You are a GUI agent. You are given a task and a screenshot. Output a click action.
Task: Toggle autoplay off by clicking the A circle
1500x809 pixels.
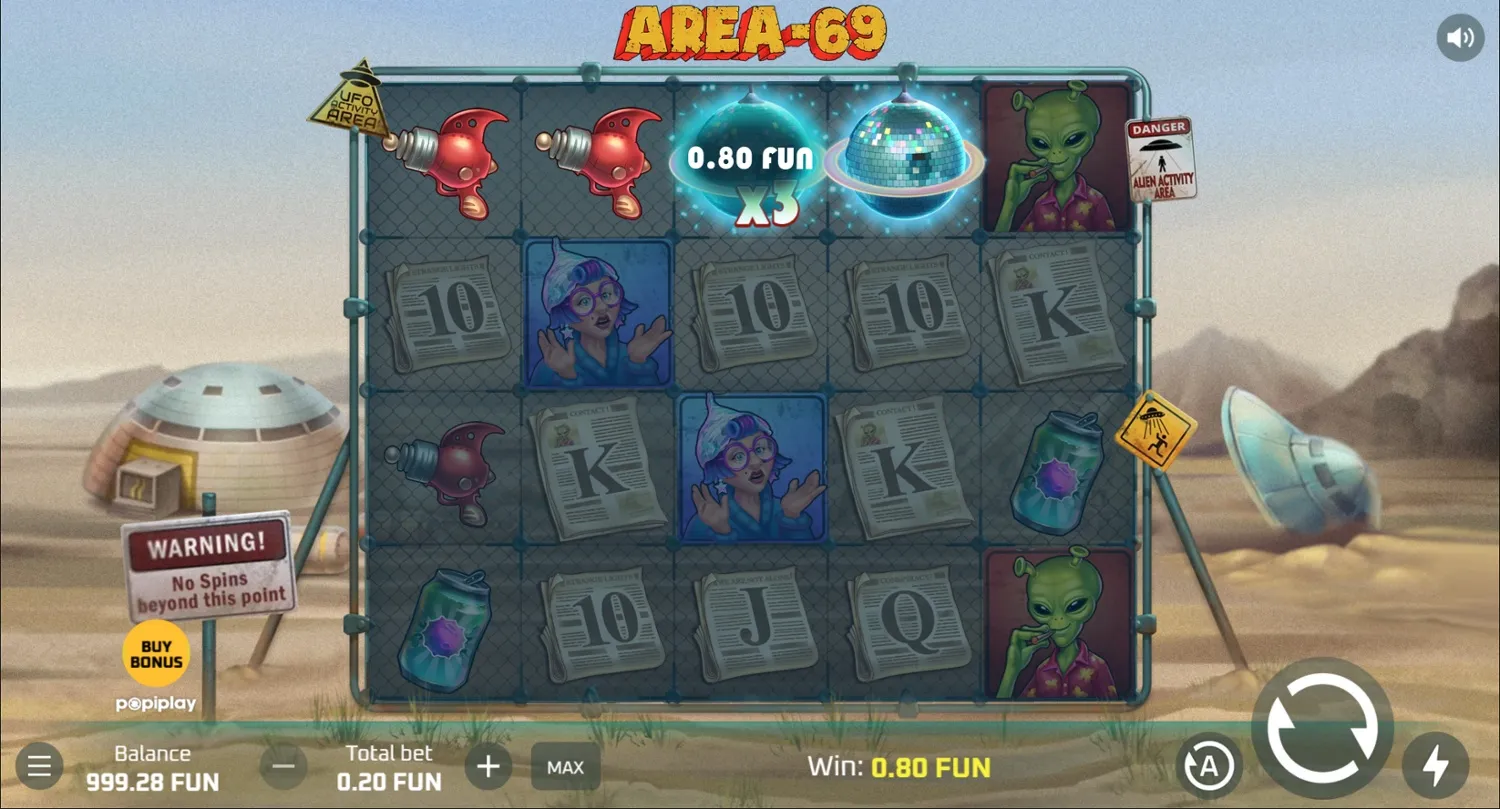(1211, 765)
